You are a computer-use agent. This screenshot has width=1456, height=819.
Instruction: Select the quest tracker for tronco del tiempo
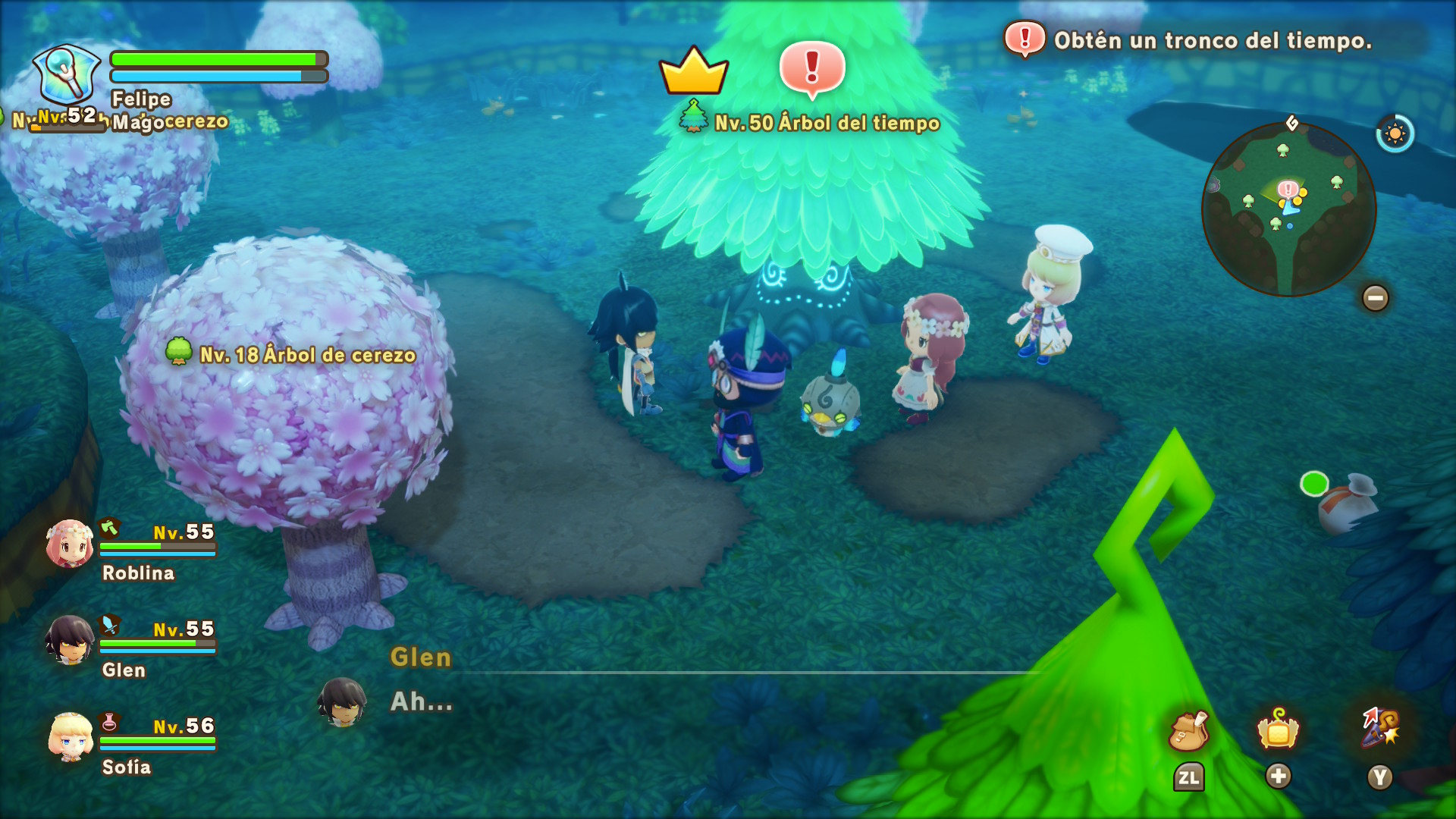(1212, 40)
